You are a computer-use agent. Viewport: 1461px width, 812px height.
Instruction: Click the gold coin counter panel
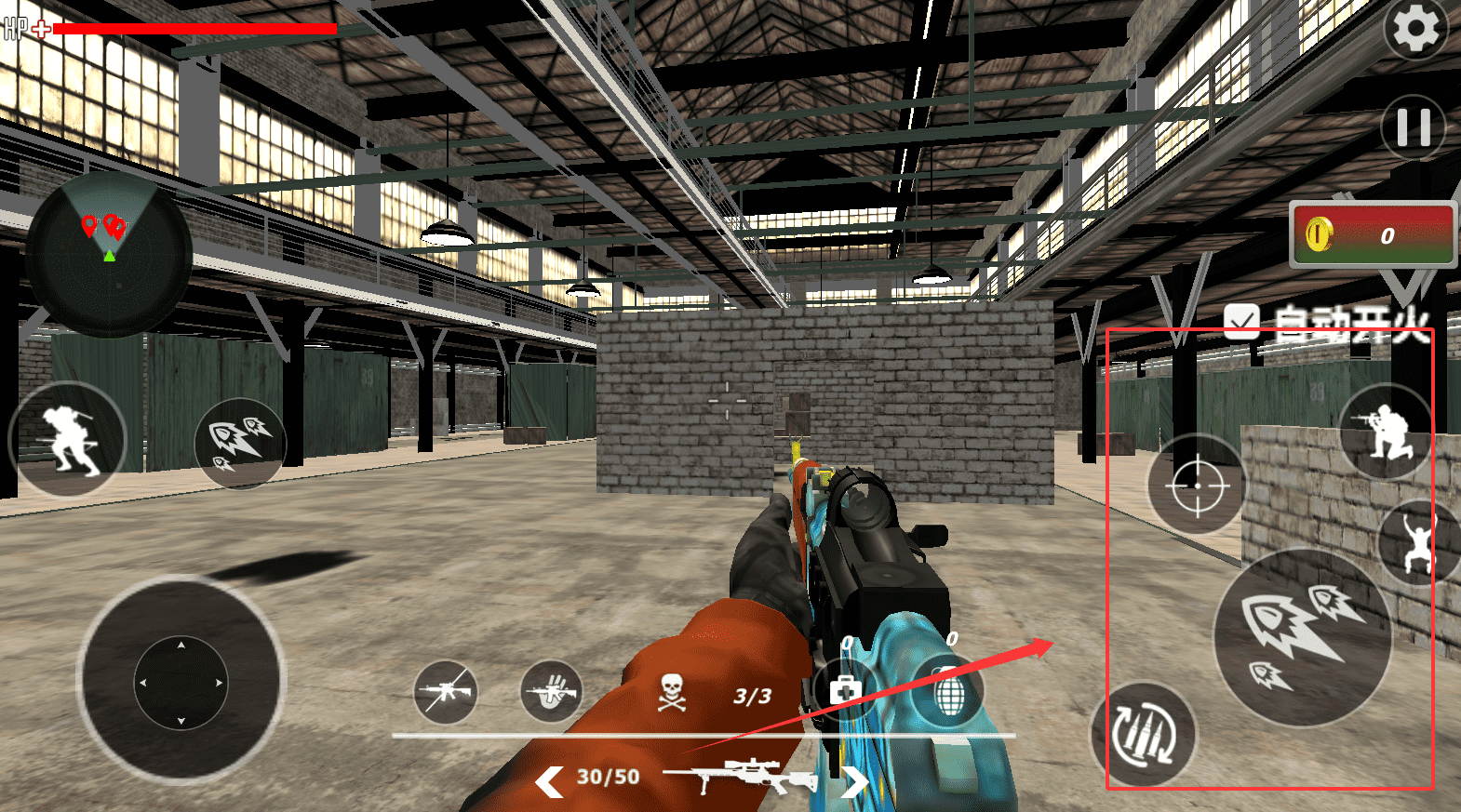1373,234
